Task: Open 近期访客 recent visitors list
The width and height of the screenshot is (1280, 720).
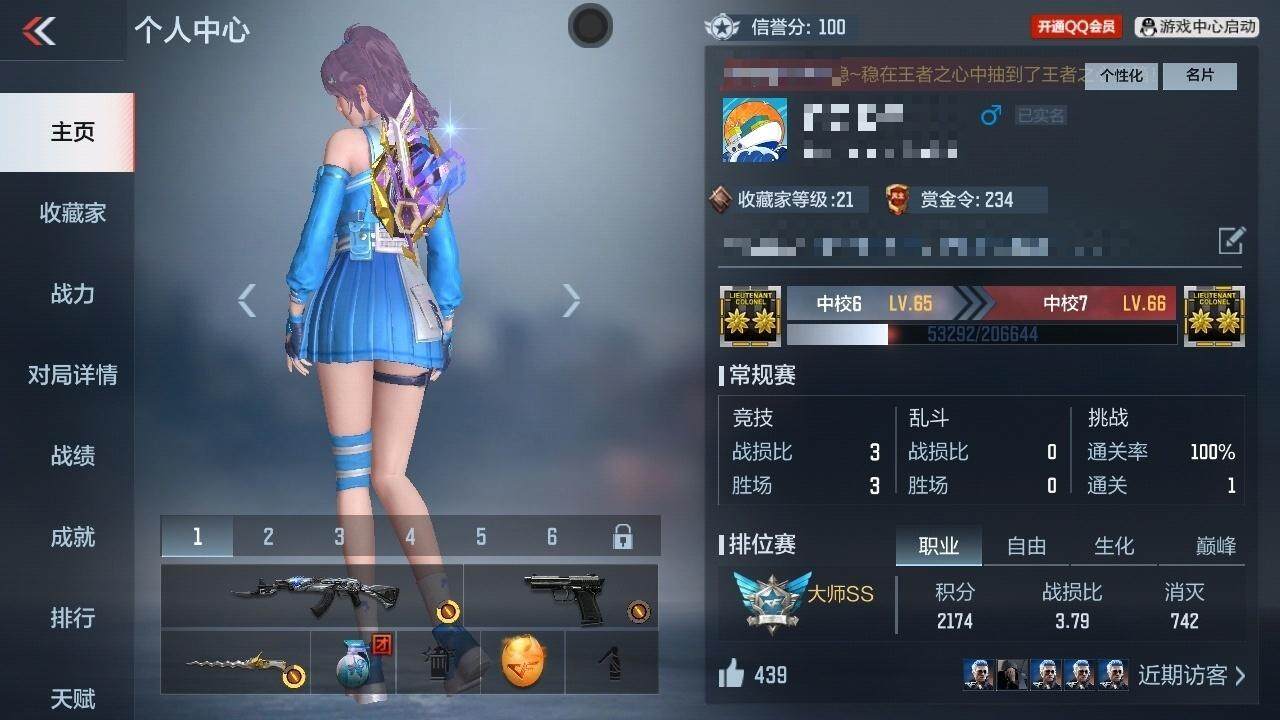Action: [x=1191, y=675]
